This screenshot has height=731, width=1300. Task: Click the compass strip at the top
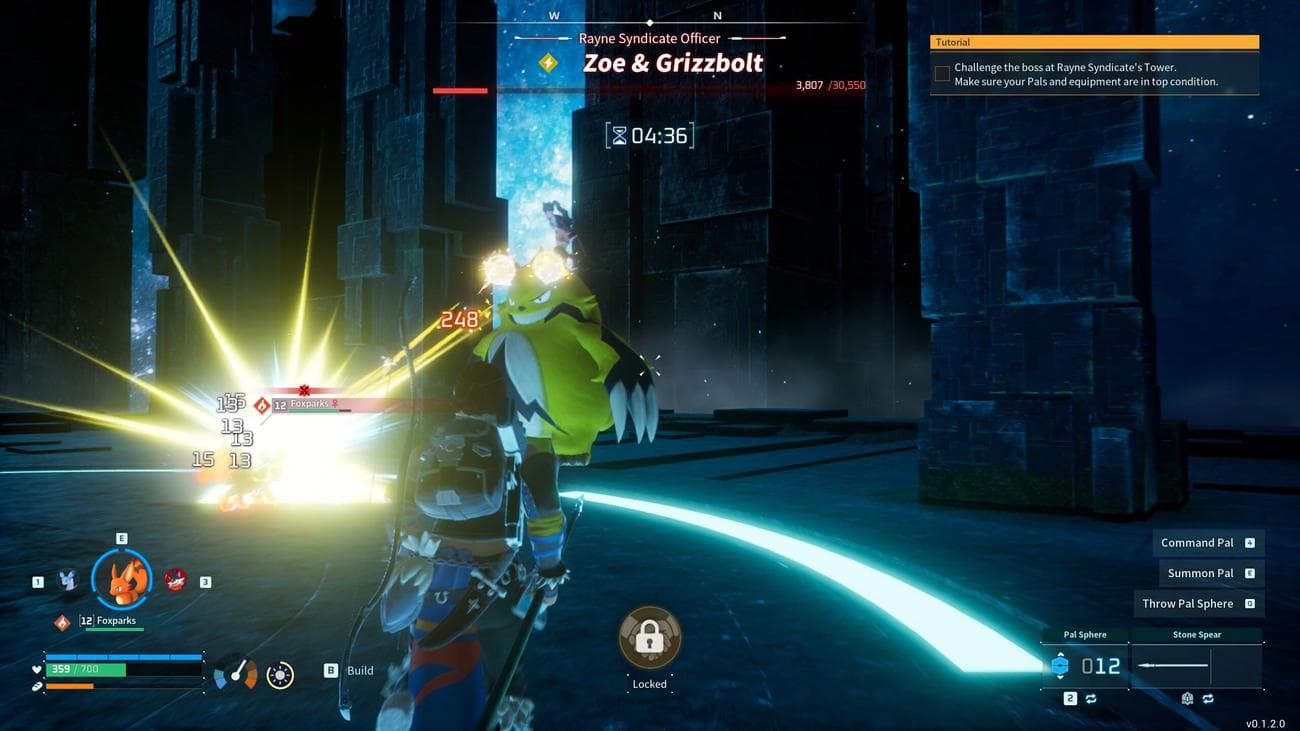click(649, 18)
